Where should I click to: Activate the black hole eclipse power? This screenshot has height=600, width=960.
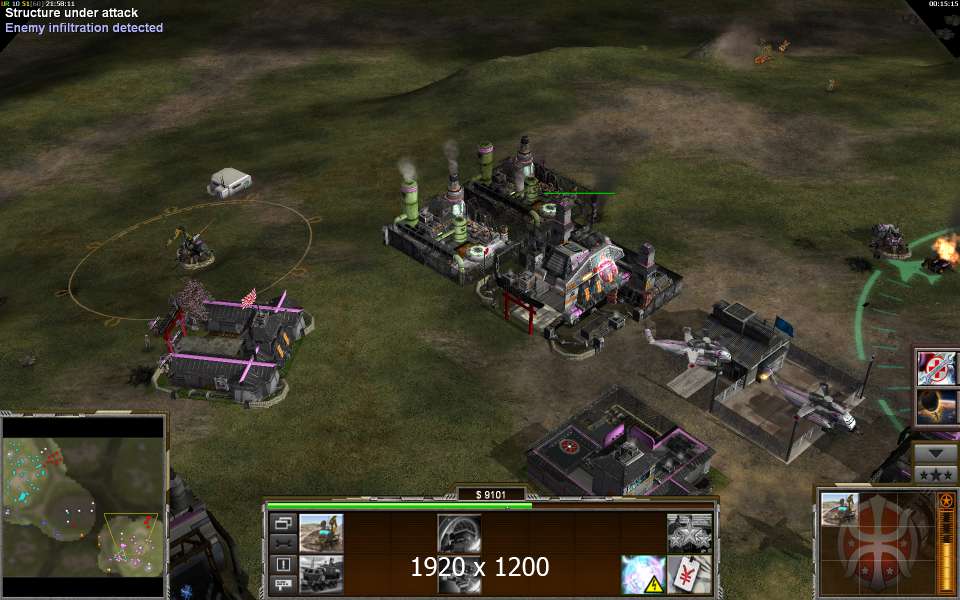click(x=937, y=407)
